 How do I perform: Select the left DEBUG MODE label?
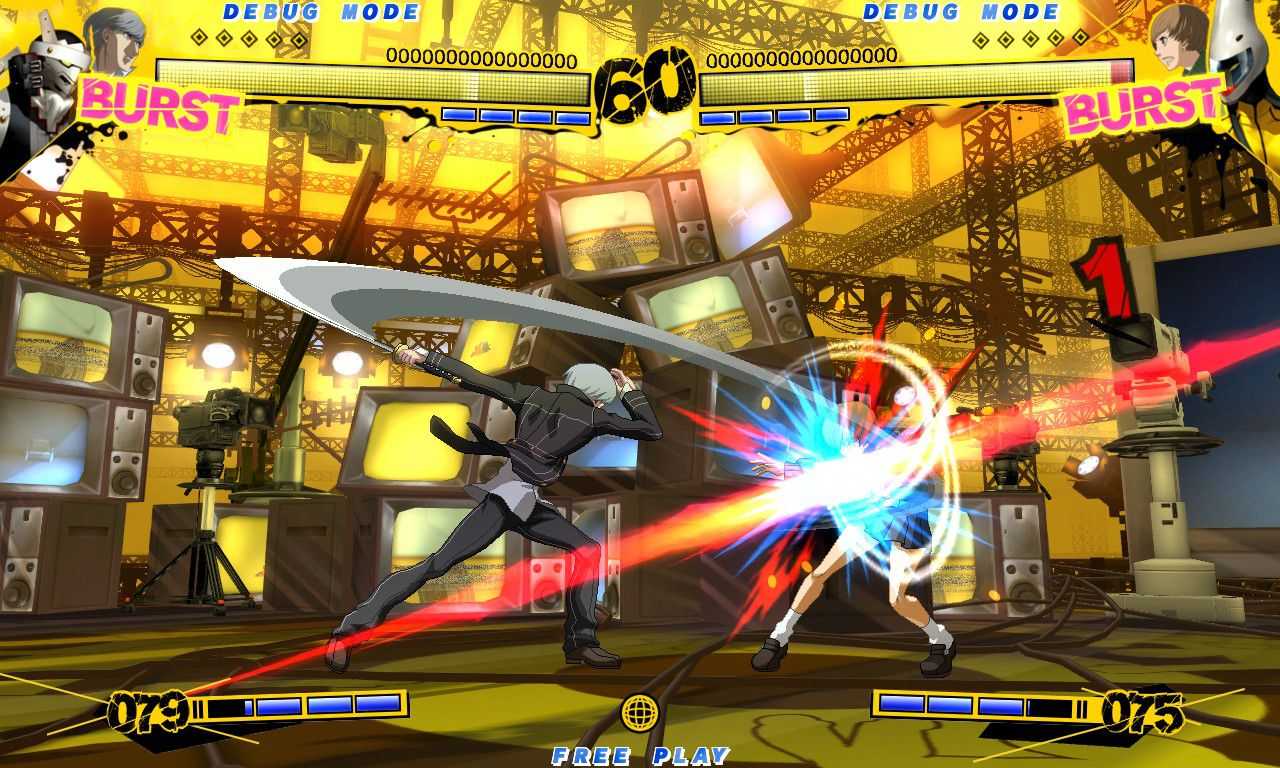tap(320, 13)
